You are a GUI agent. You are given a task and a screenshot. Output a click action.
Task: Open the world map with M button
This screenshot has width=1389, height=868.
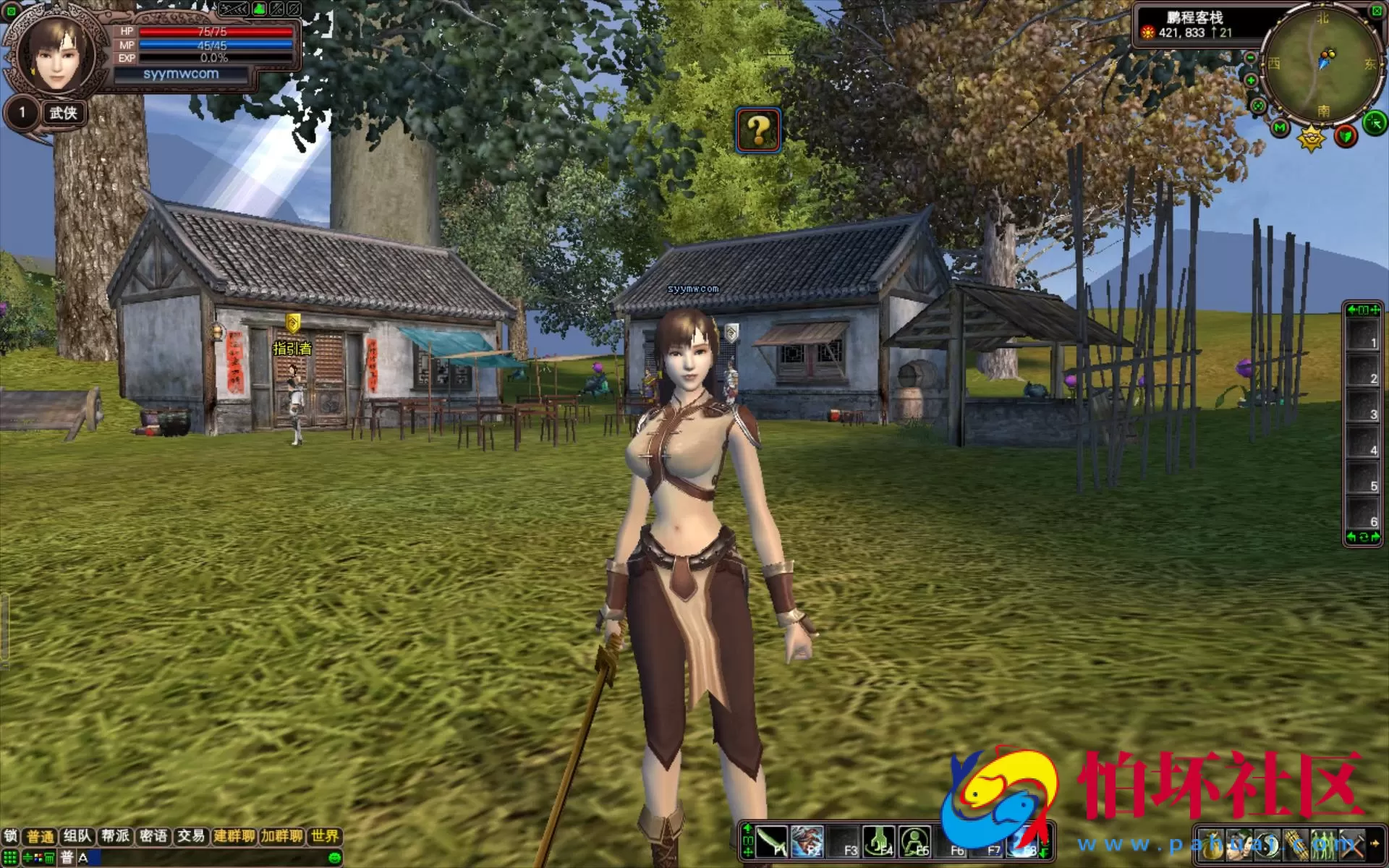(x=1280, y=129)
